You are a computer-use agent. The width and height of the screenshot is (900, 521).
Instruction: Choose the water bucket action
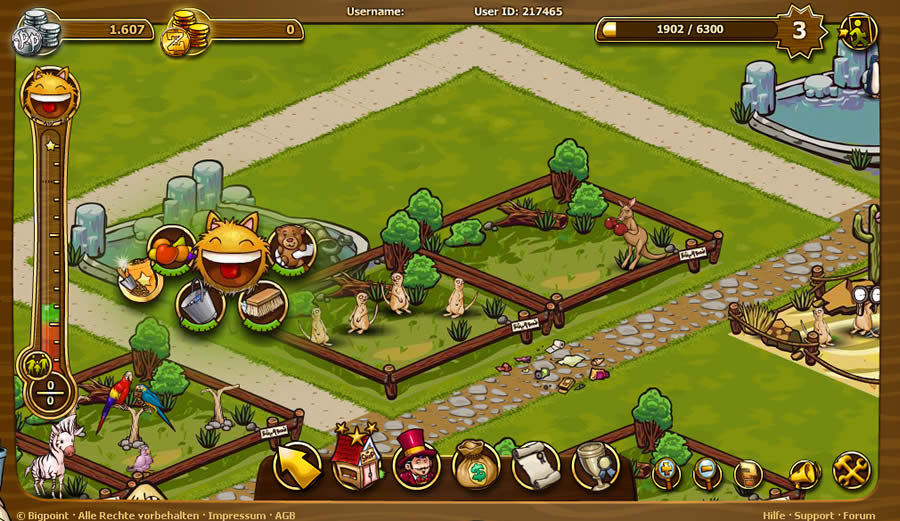coord(199,304)
